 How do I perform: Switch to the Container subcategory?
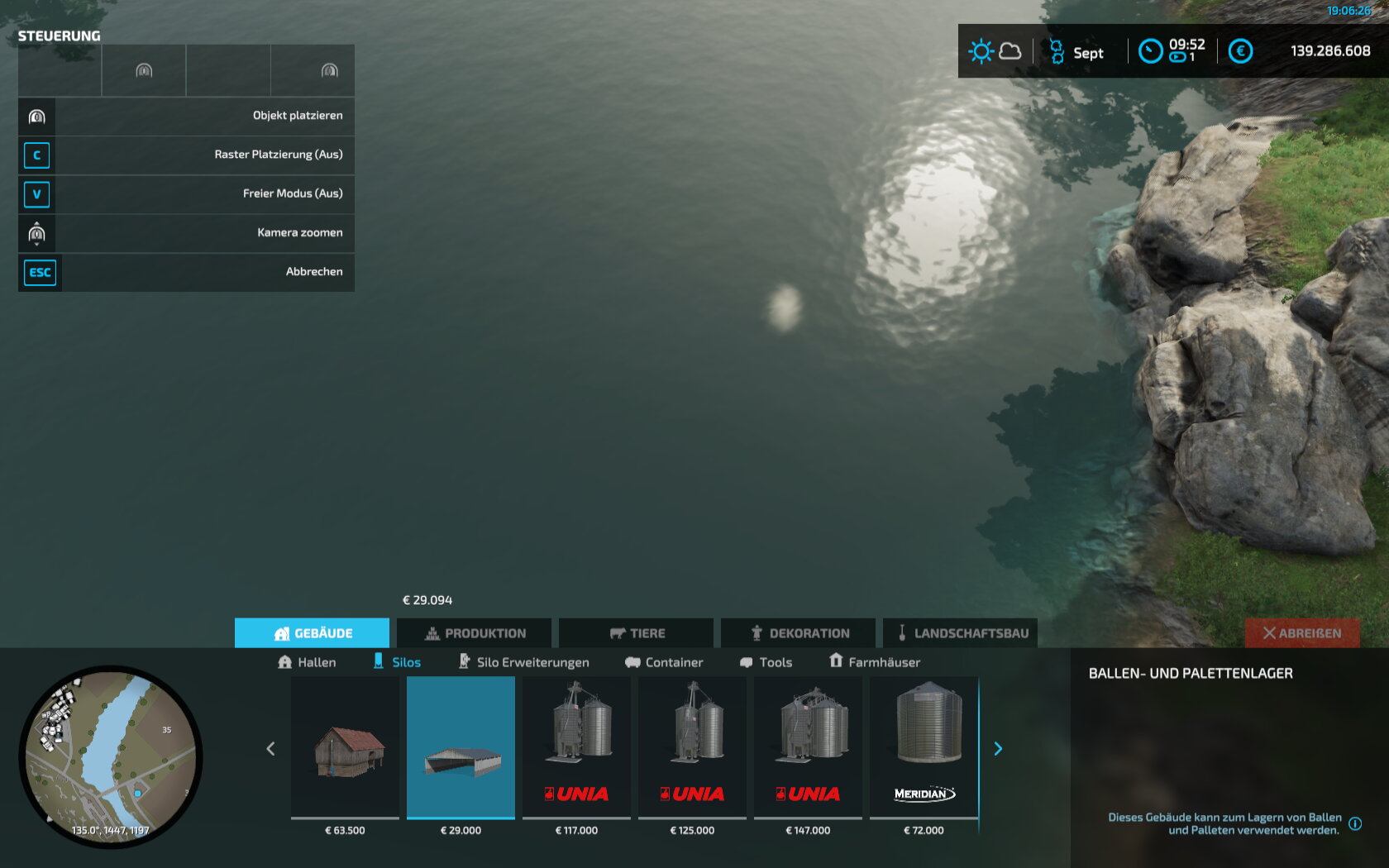tap(664, 662)
